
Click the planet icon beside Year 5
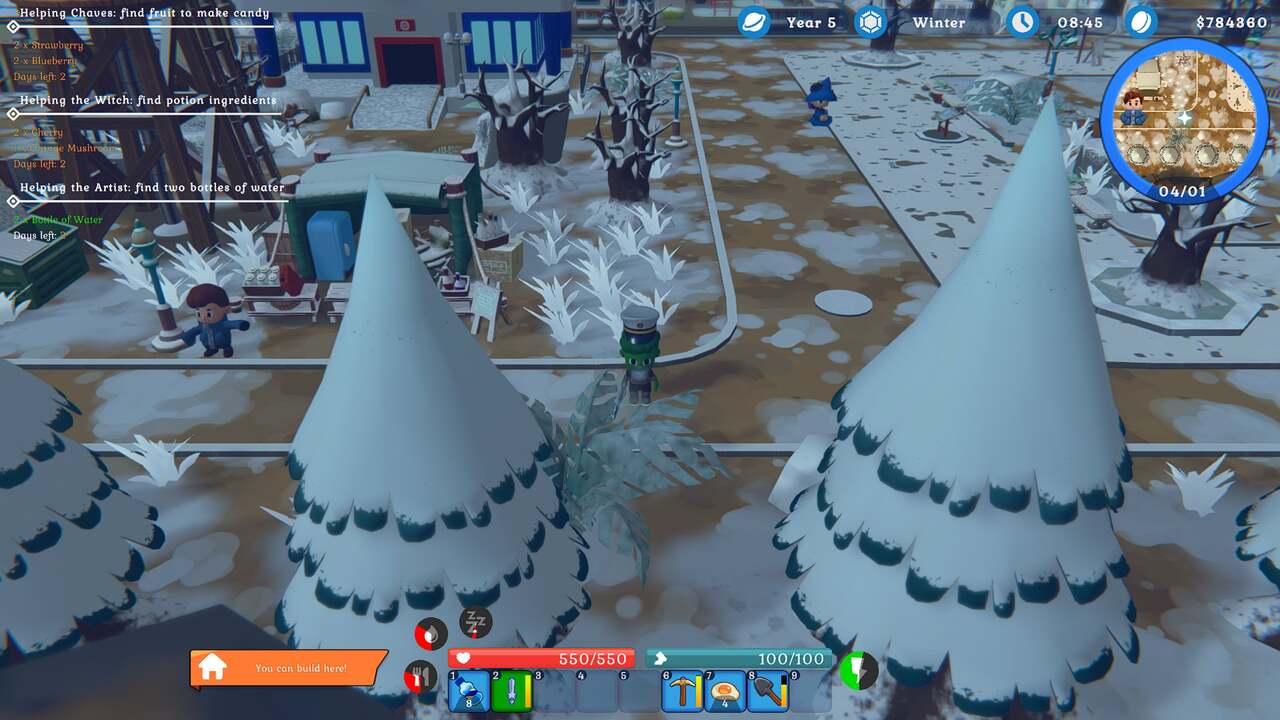click(756, 22)
